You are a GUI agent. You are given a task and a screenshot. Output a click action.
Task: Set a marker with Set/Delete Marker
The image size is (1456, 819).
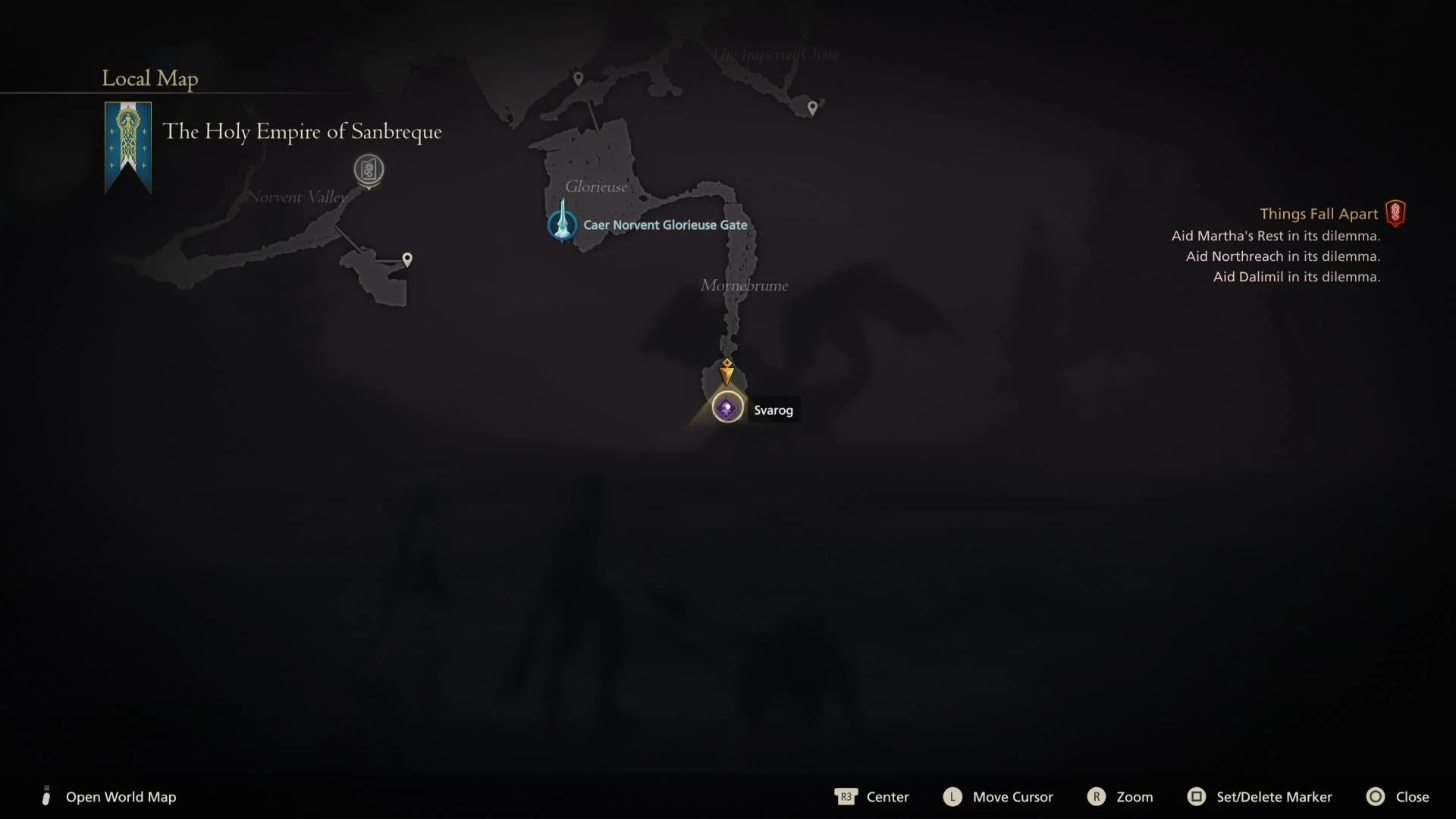click(x=1274, y=796)
